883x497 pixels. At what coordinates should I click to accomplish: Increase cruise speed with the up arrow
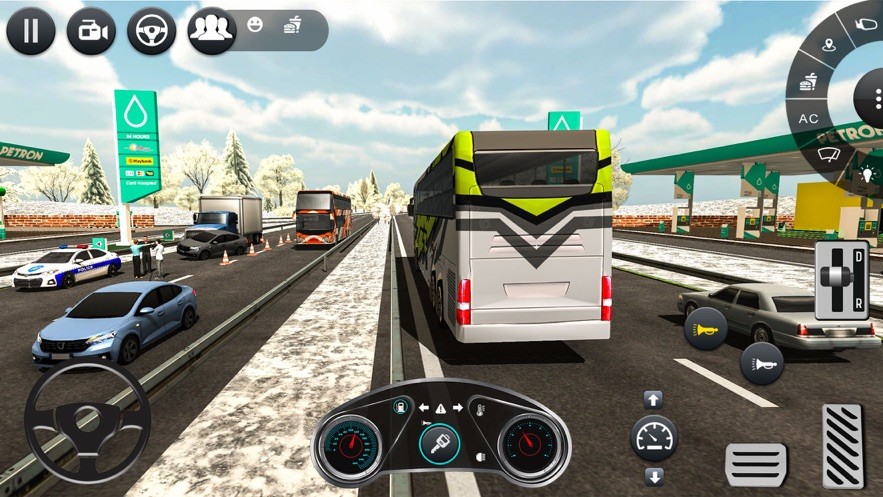click(653, 400)
